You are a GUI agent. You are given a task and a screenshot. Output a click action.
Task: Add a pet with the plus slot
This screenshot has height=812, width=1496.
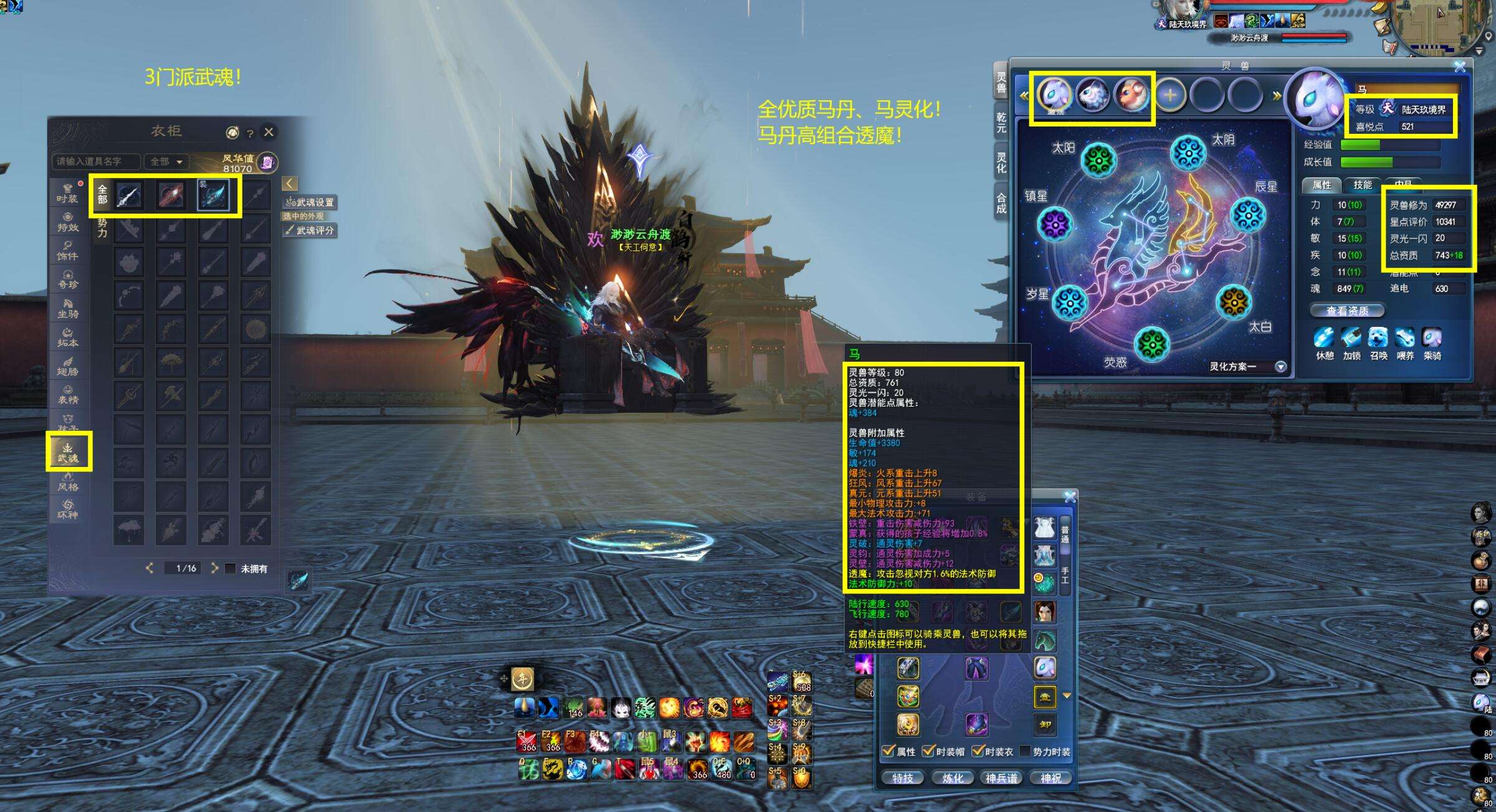(1170, 95)
